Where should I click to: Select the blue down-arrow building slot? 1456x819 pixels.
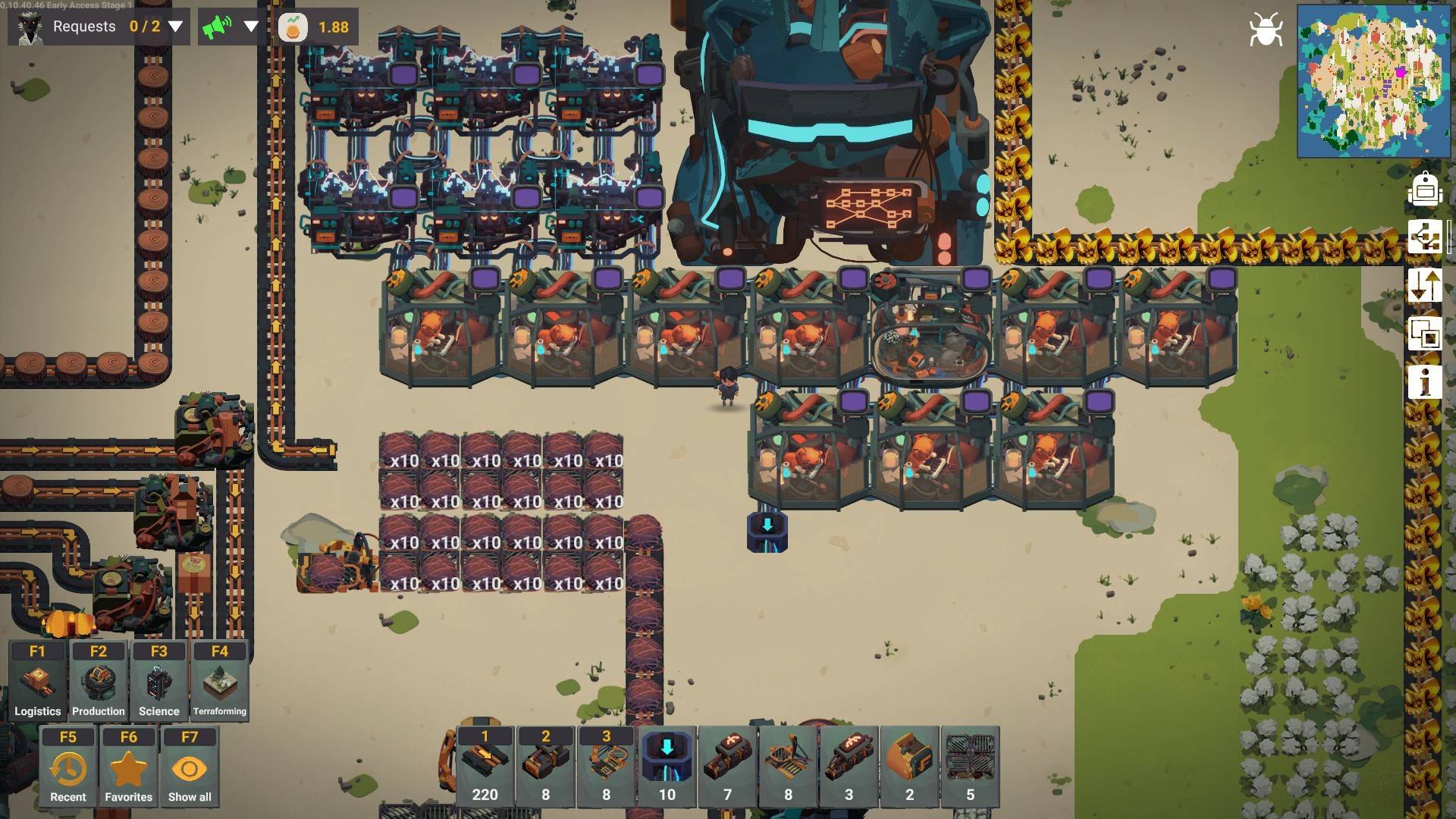pos(667,766)
